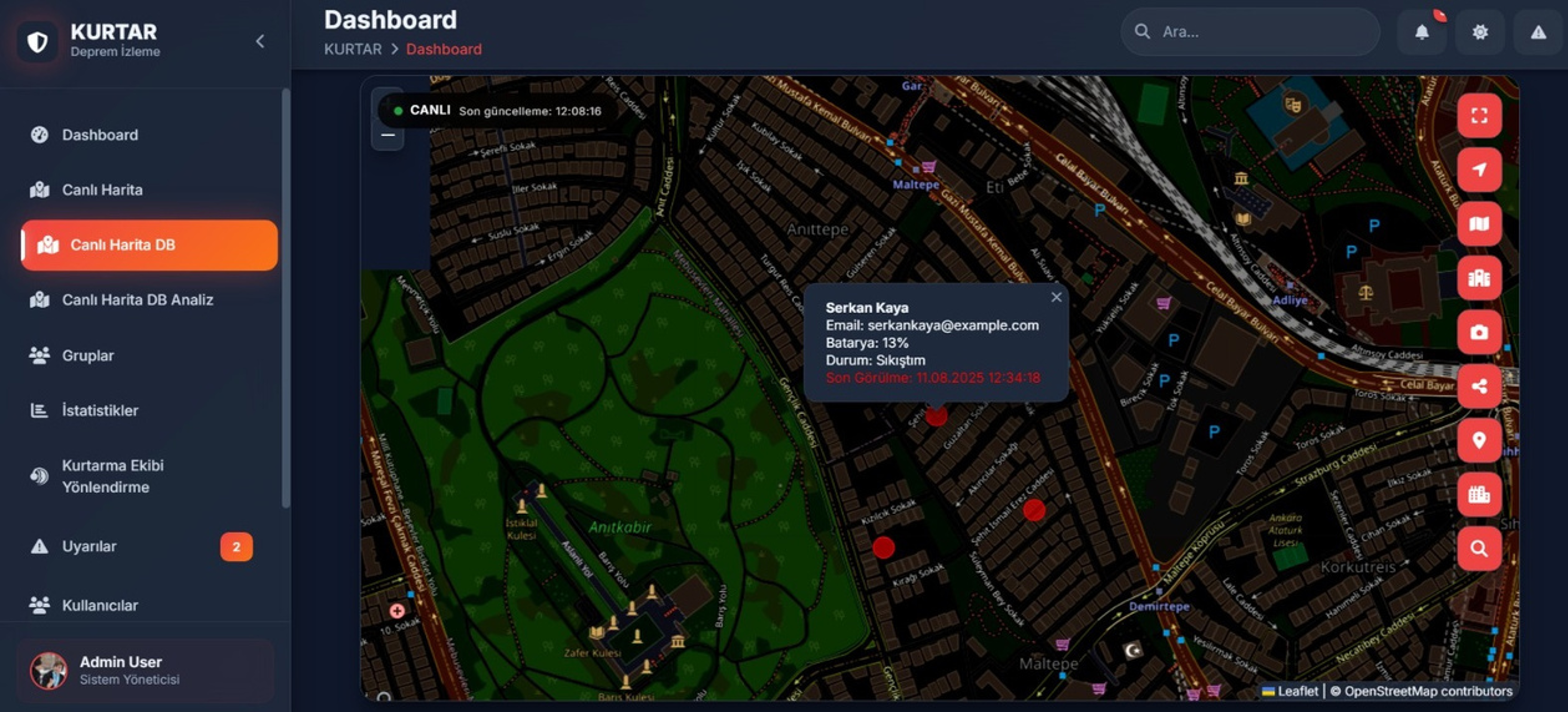Open Kurtarma Ekibi Yönlendirme

pyautogui.click(x=113, y=476)
